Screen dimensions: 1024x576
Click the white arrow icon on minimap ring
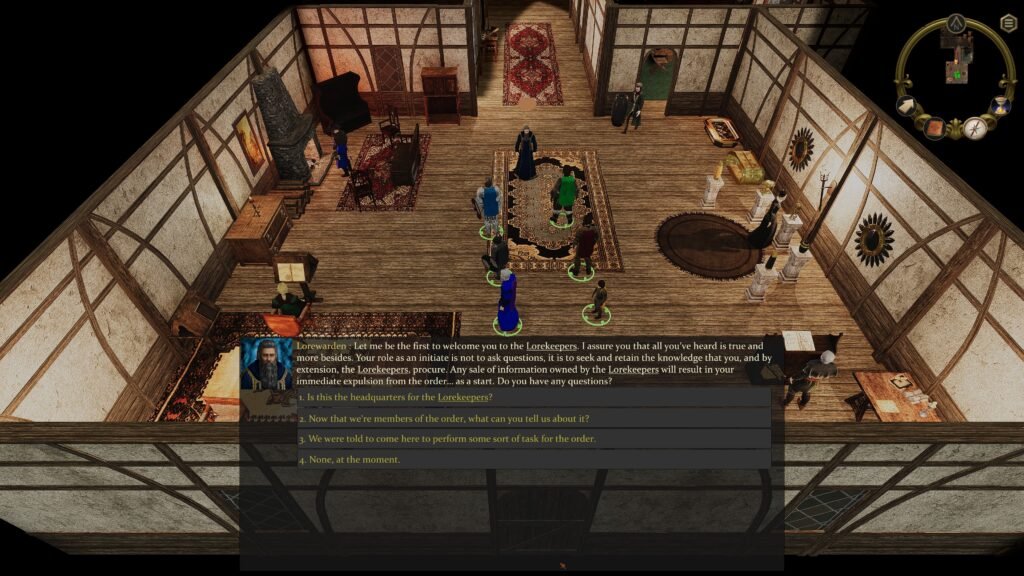(909, 106)
